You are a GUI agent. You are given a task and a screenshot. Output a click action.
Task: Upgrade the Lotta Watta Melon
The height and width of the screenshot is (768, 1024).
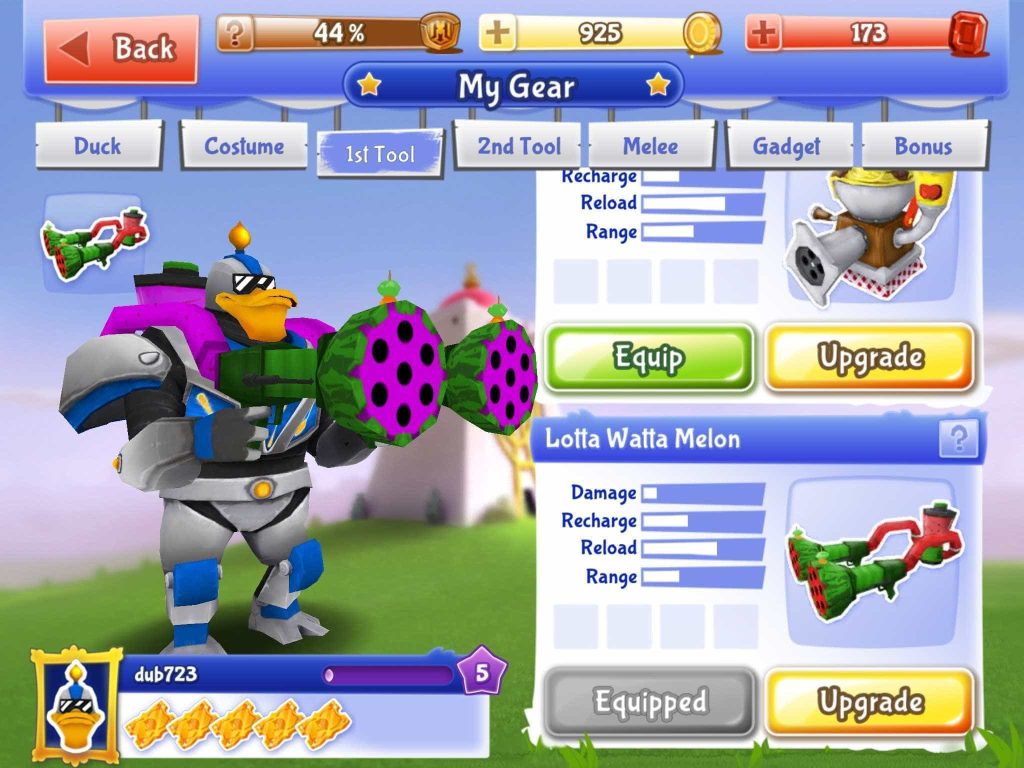coord(870,702)
